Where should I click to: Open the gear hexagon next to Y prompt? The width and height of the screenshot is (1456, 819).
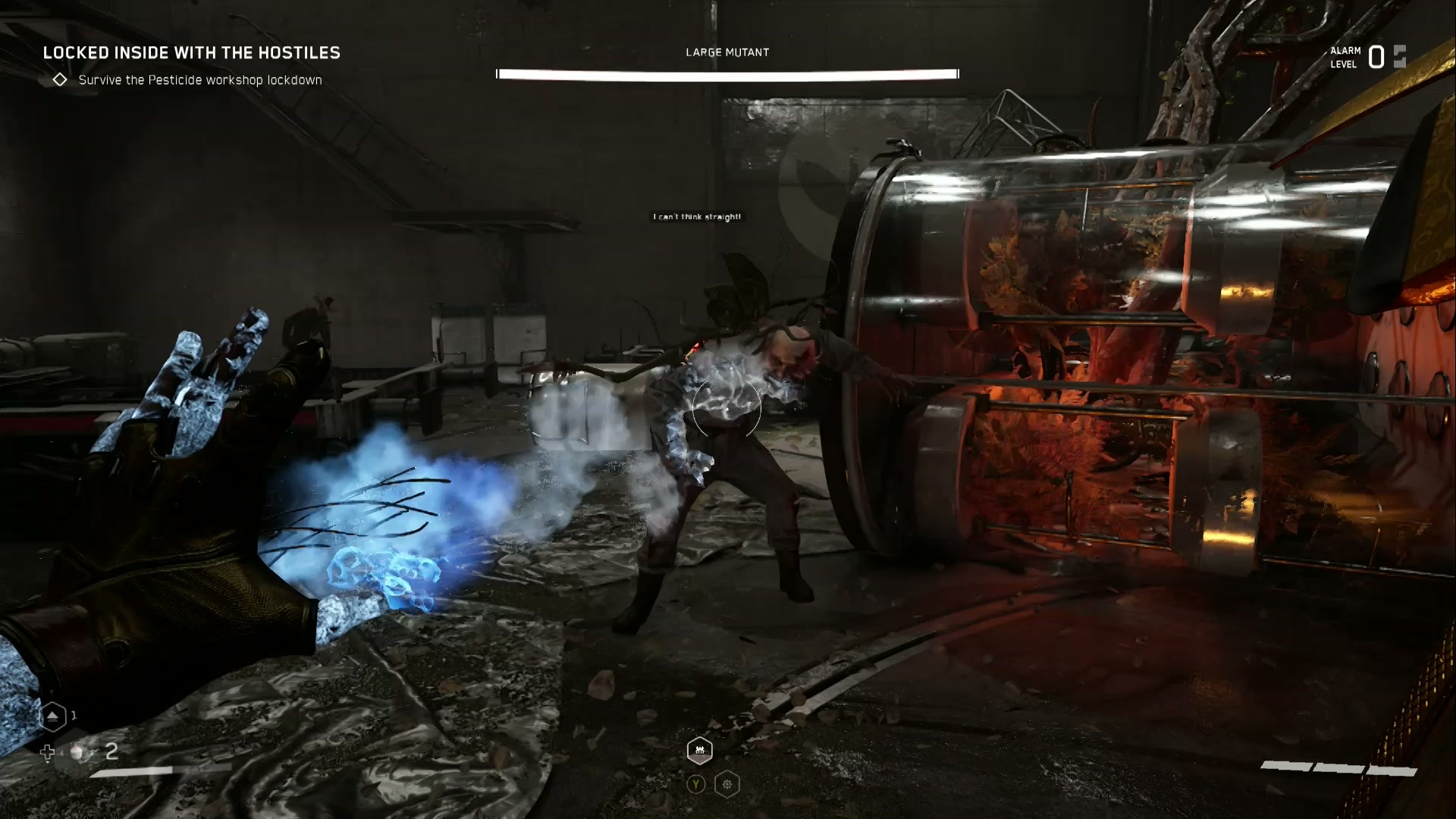[x=726, y=784]
